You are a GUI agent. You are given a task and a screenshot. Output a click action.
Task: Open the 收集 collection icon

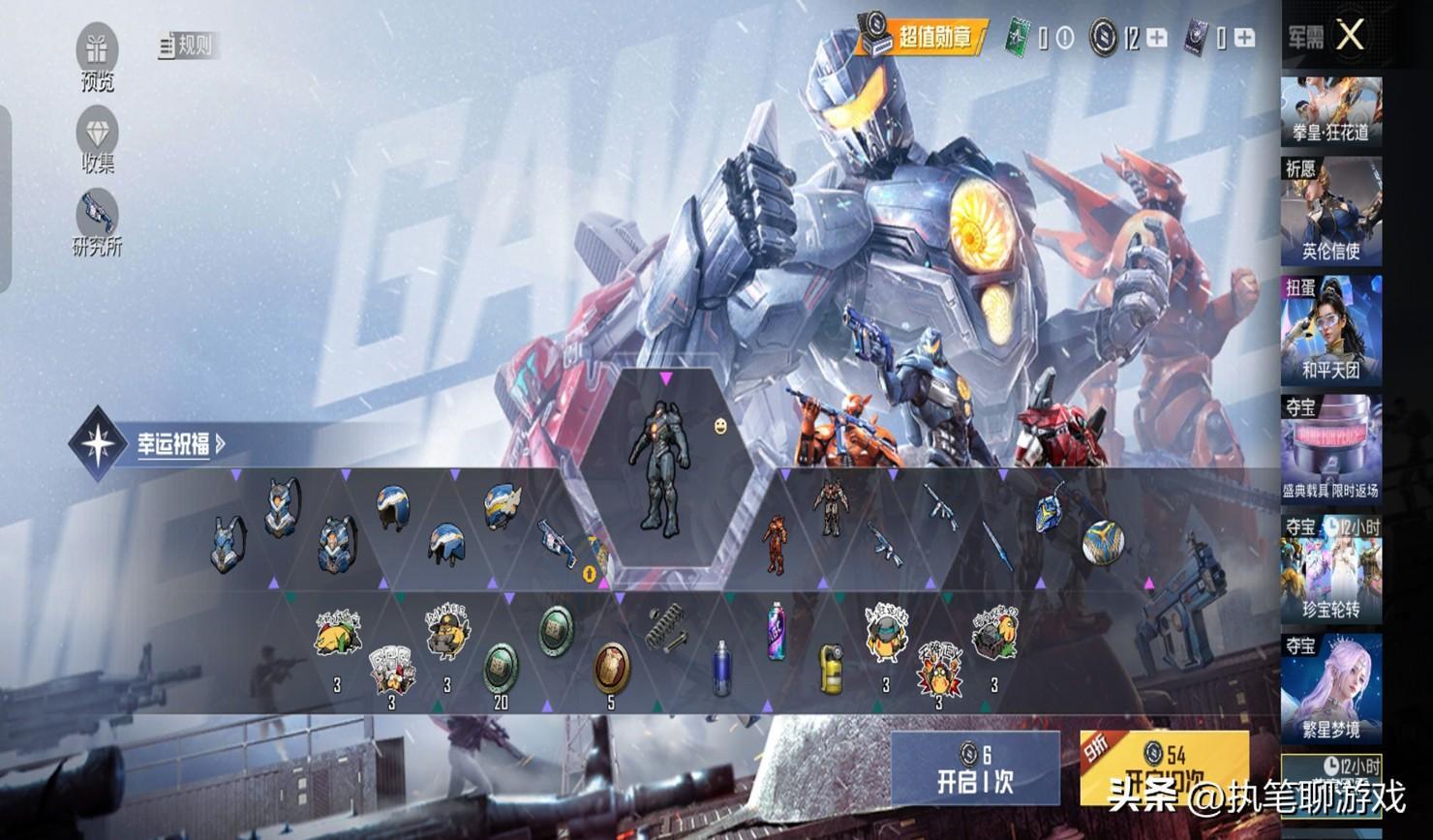click(97, 140)
